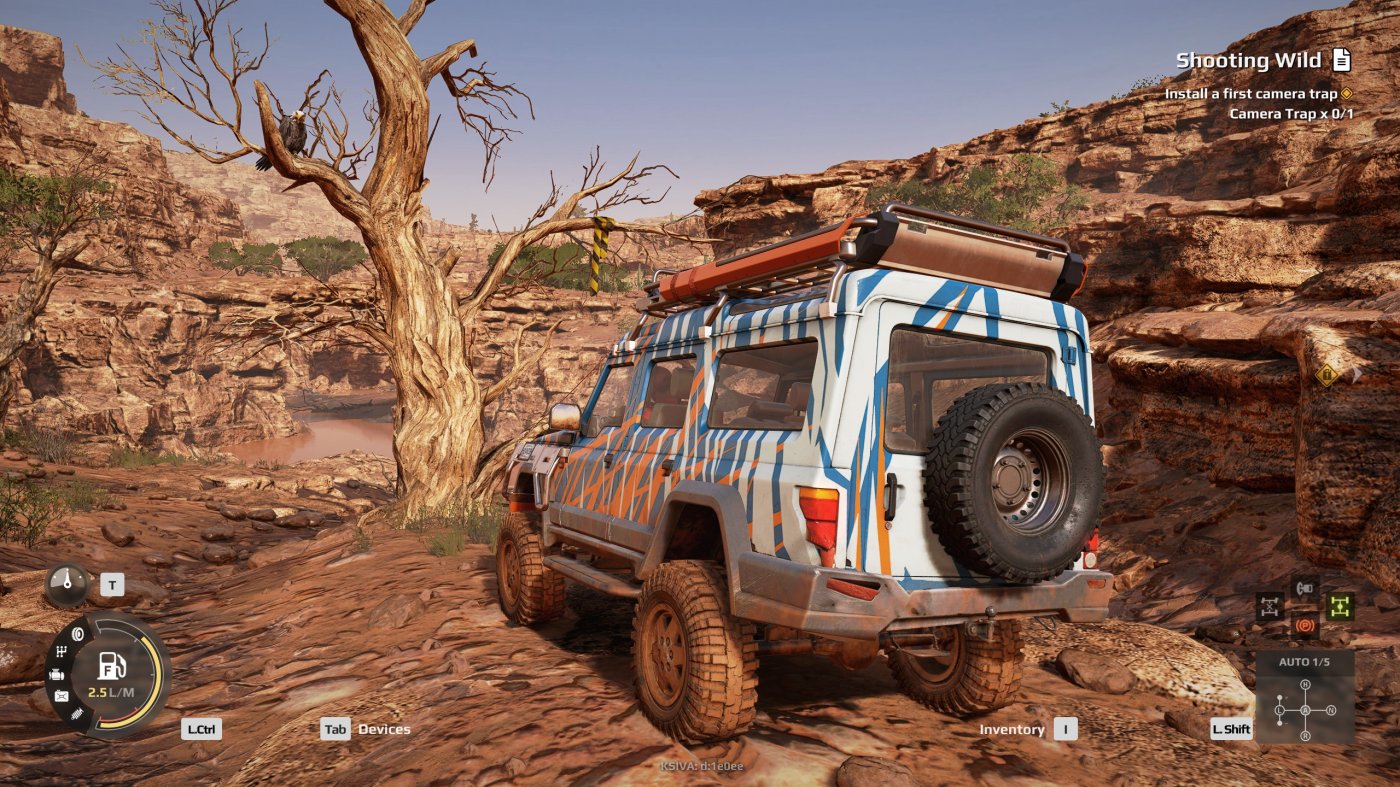
Task: Click the fuel pump gauge icon
Action: click(x=111, y=667)
